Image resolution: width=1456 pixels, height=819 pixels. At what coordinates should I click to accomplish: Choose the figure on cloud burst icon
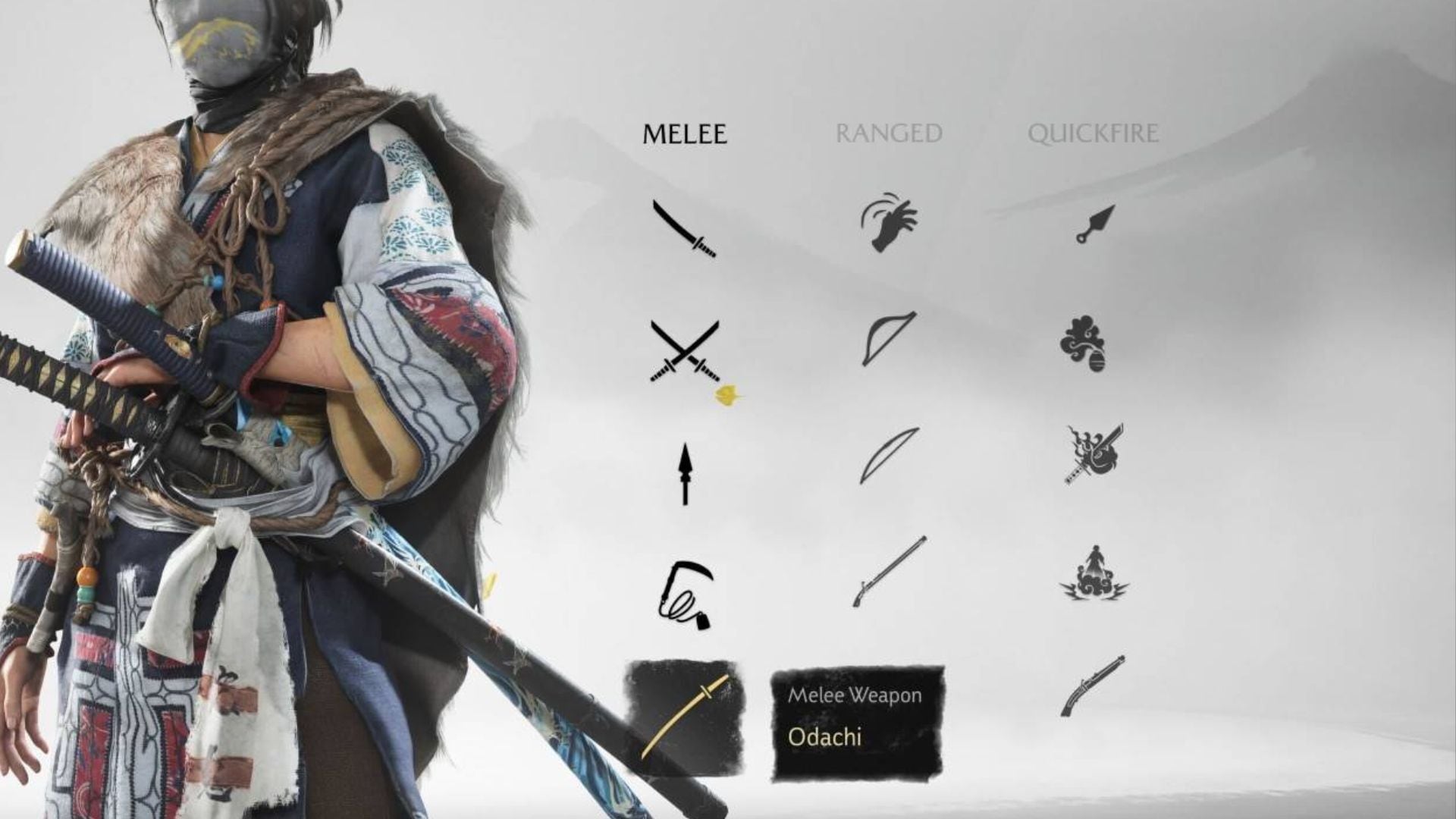tap(1094, 573)
